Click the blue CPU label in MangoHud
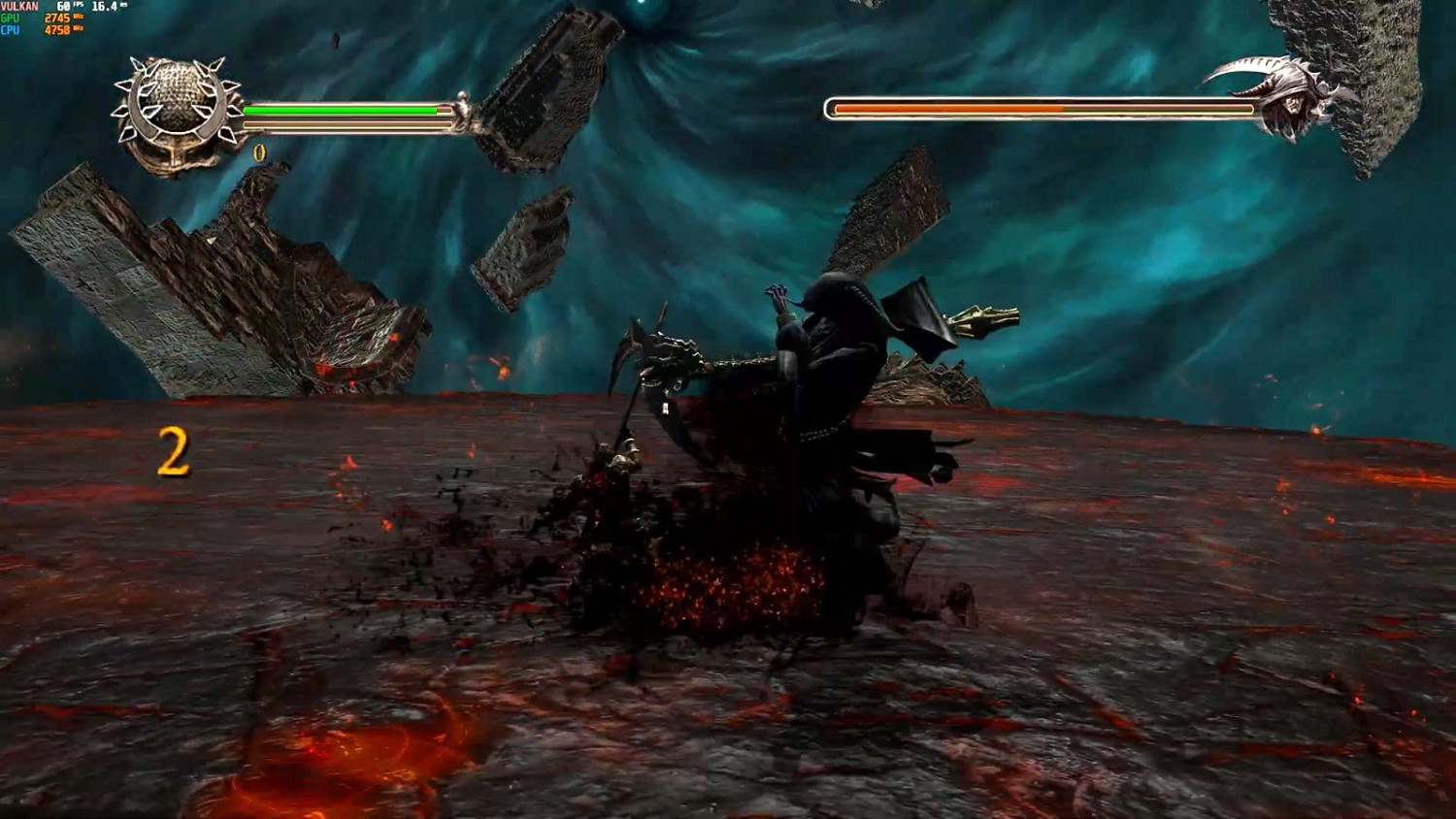Screen dimensions: 1456x819 pos(9,30)
